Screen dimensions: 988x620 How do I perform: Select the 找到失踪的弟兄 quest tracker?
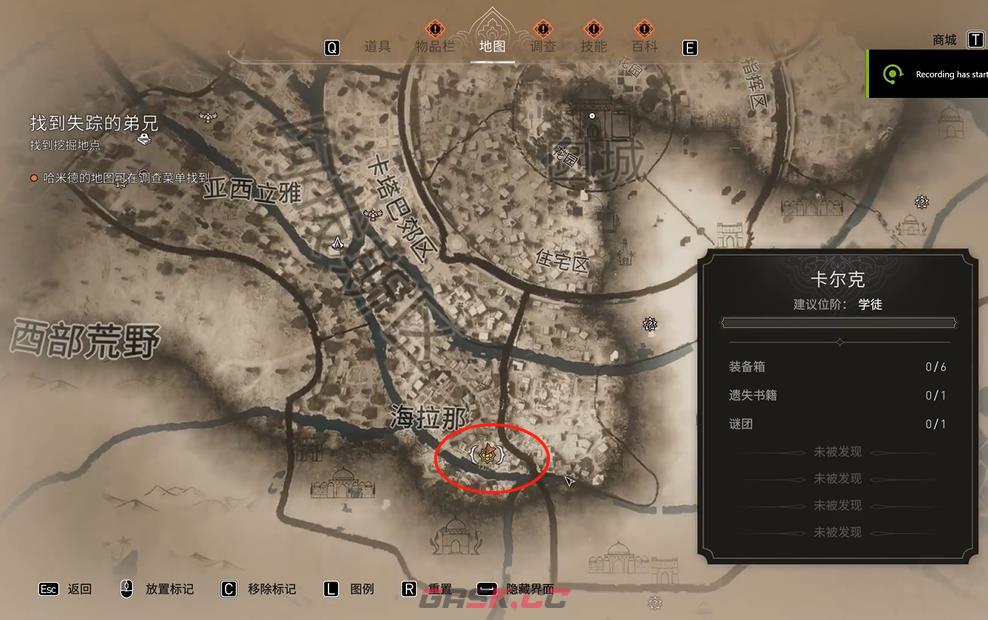(93, 124)
